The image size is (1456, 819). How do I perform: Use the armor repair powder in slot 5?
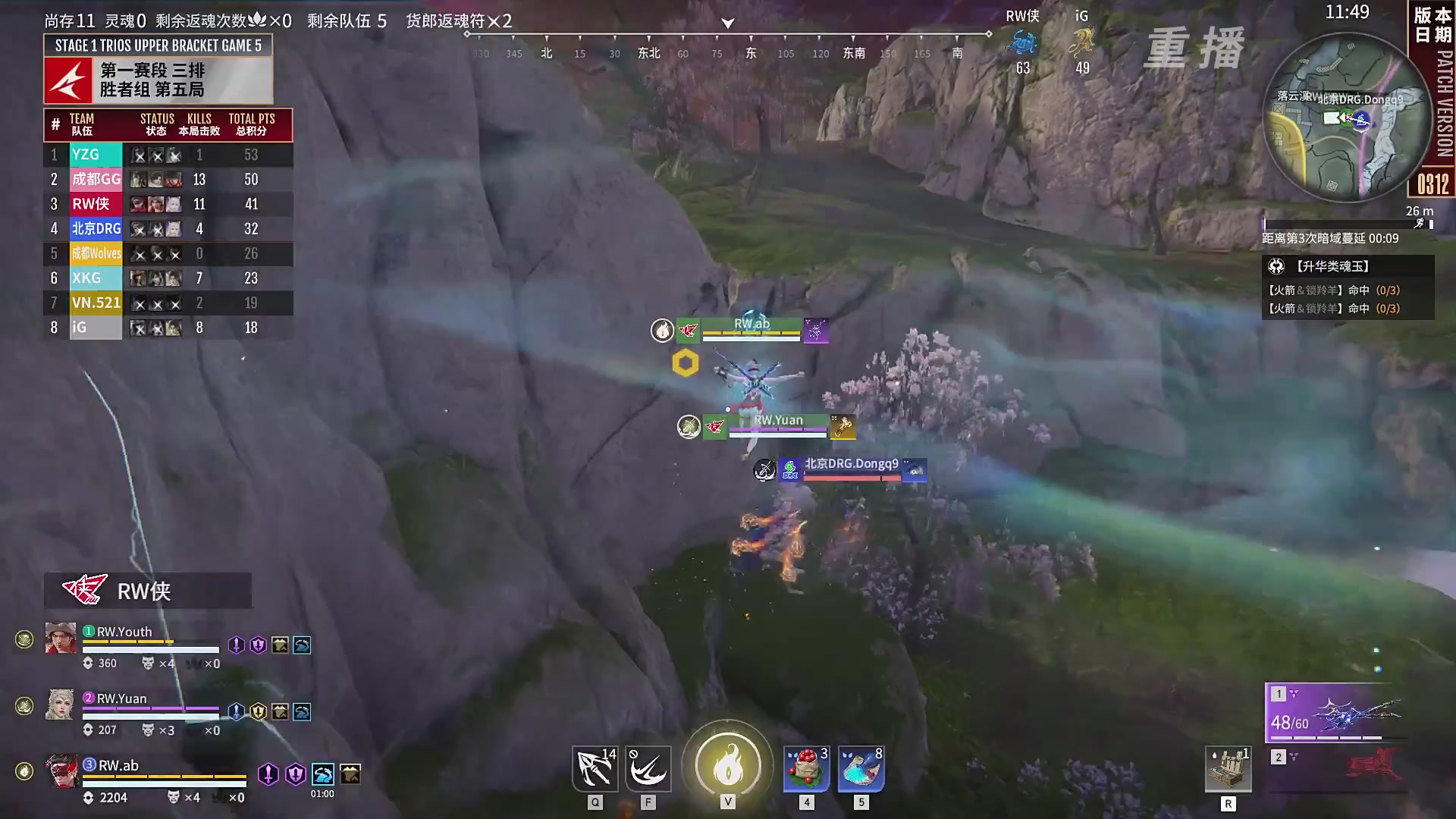[x=860, y=769]
